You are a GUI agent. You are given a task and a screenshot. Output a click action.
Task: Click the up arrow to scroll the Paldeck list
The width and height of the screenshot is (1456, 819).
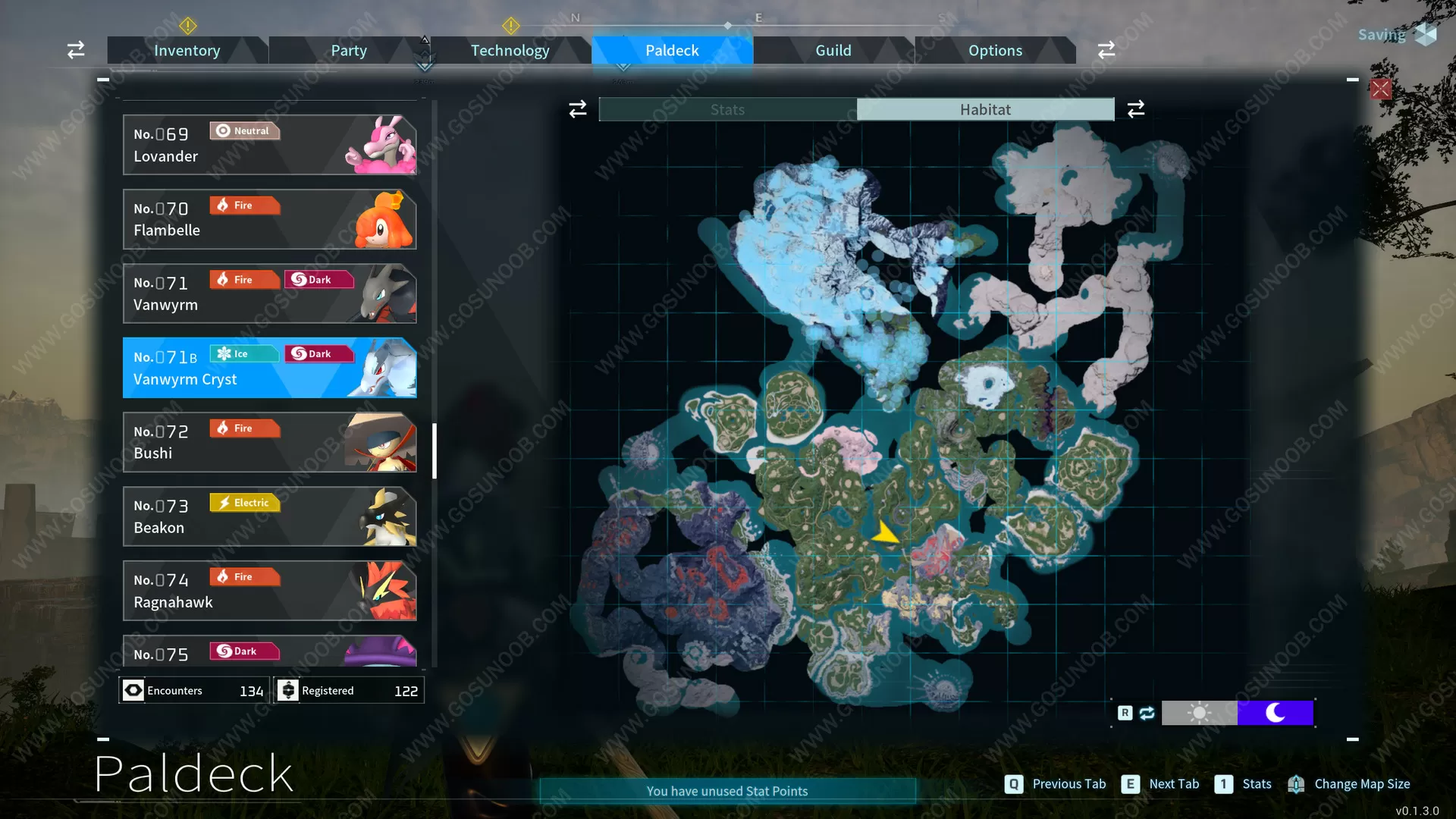[425, 38]
